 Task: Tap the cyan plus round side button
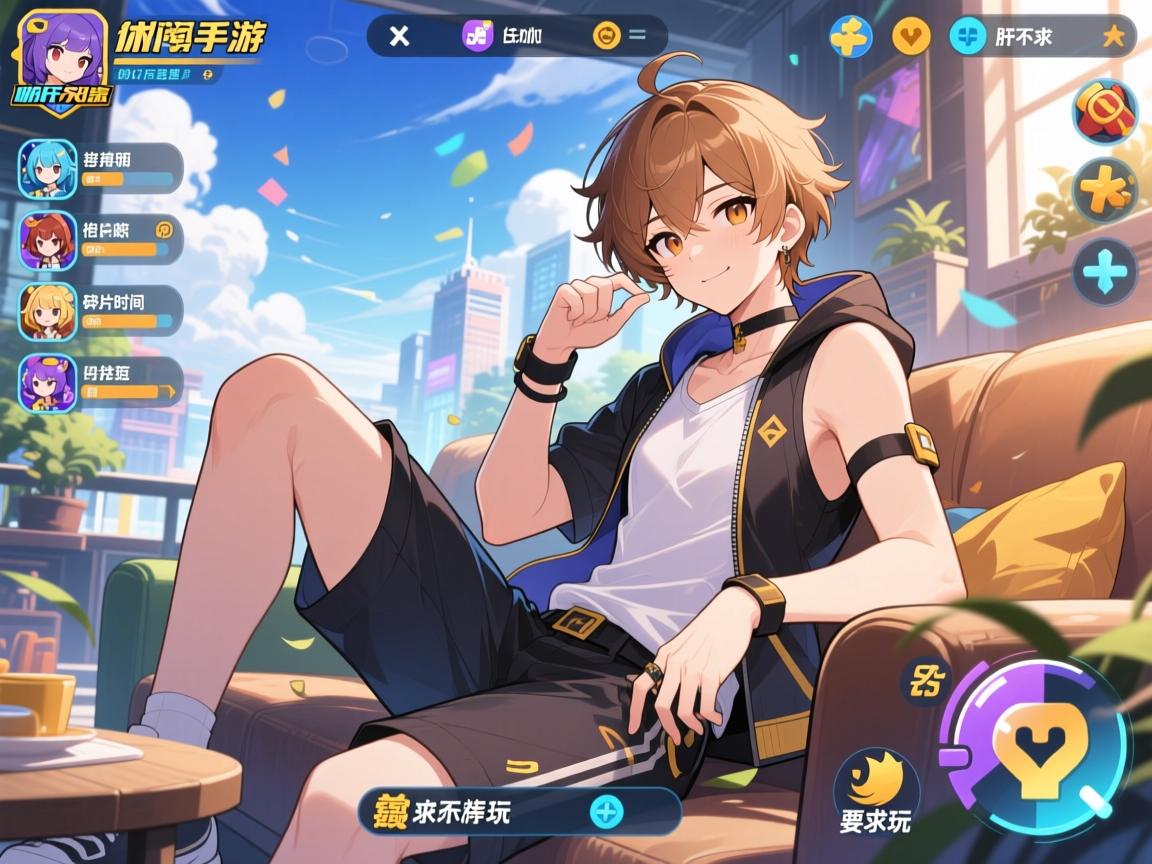[x=1105, y=271]
